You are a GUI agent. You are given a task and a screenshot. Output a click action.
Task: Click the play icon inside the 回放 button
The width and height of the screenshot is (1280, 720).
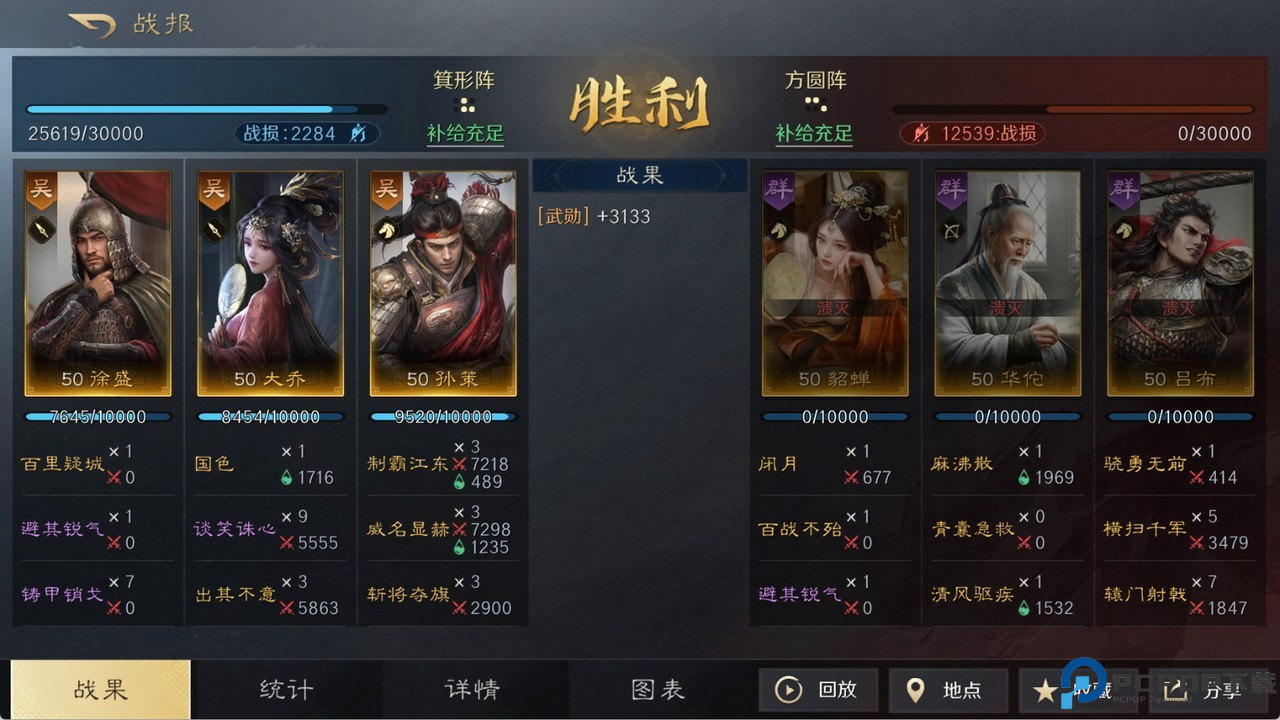(x=789, y=690)
